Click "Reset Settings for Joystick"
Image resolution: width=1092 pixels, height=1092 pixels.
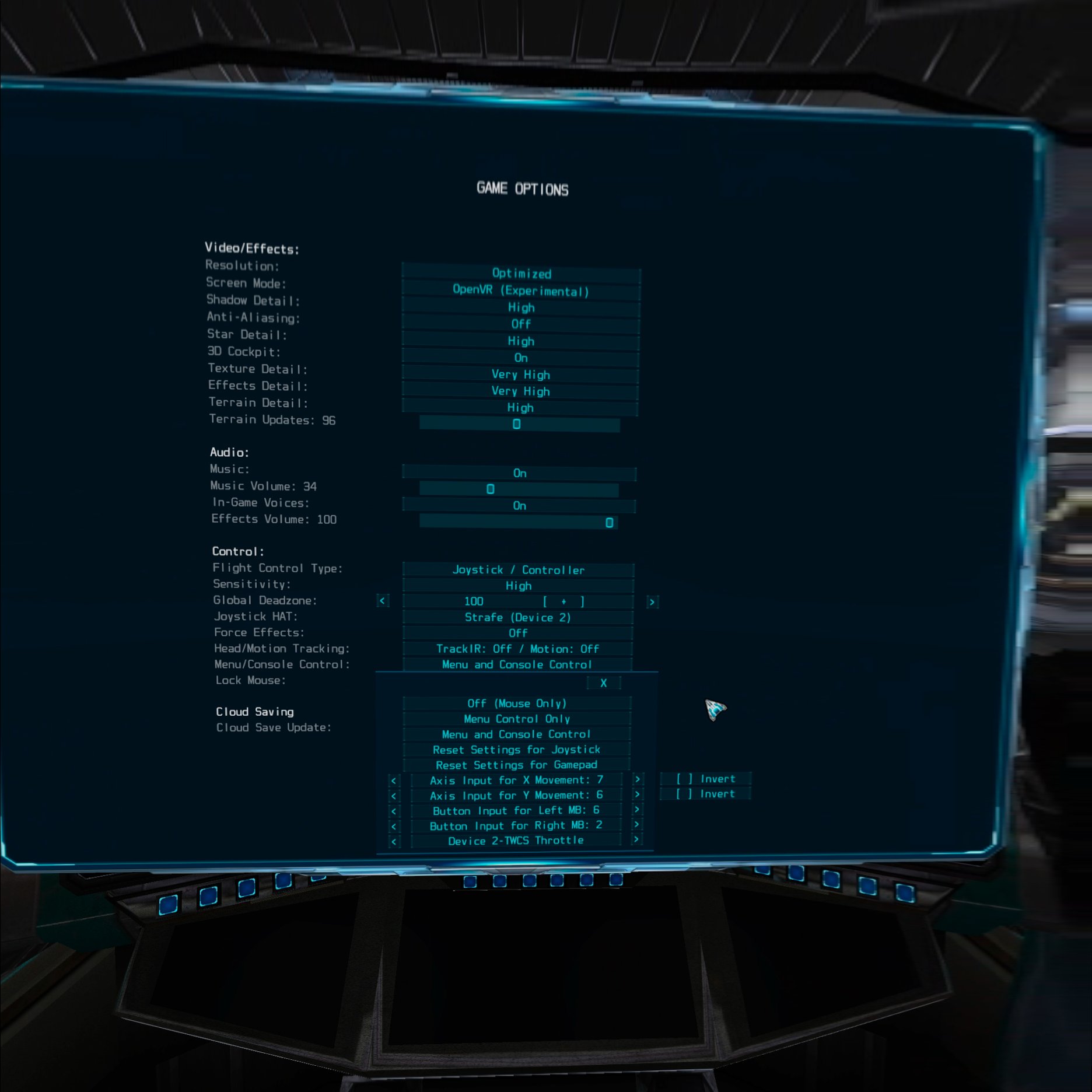[518, 750]
